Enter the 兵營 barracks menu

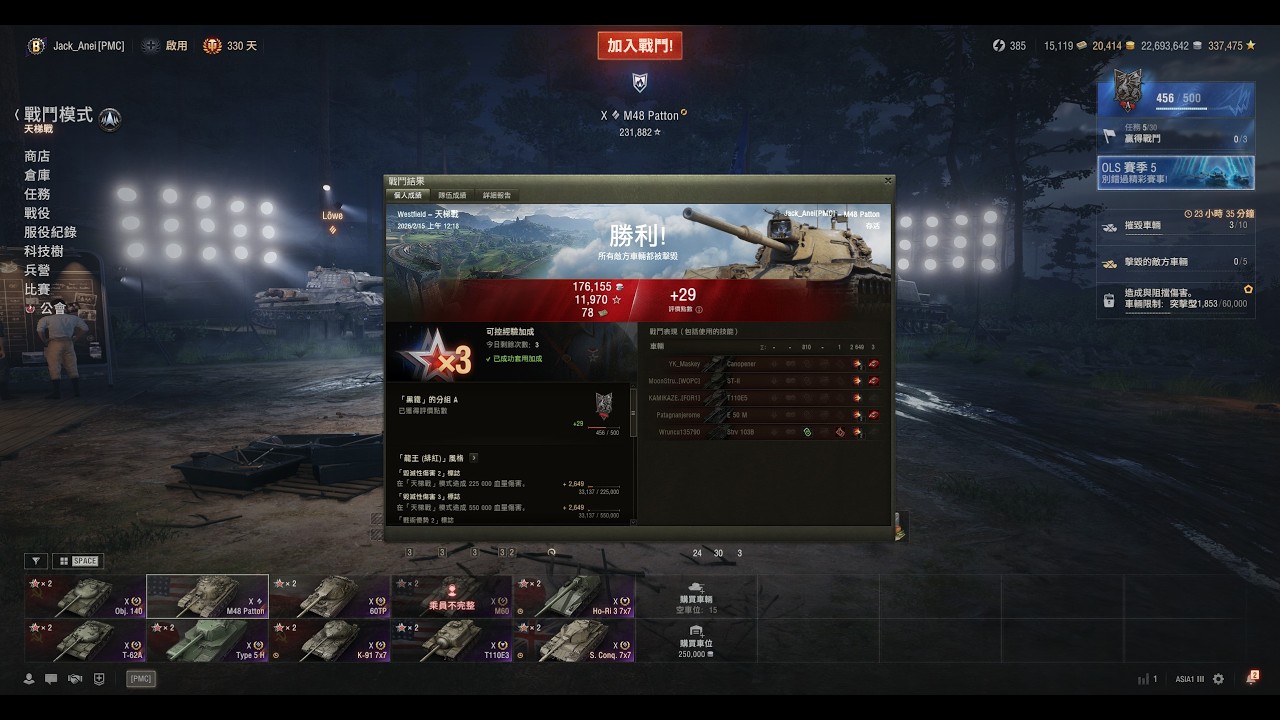pyautogui.click(x=37, y=270)
